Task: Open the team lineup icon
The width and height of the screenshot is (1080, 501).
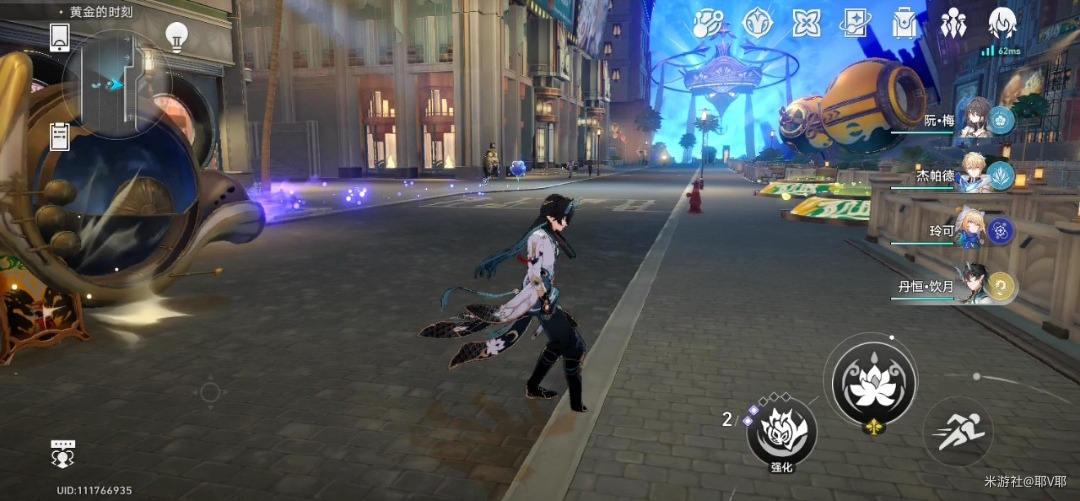Action: pyautogui.click(x=953, y=21)
